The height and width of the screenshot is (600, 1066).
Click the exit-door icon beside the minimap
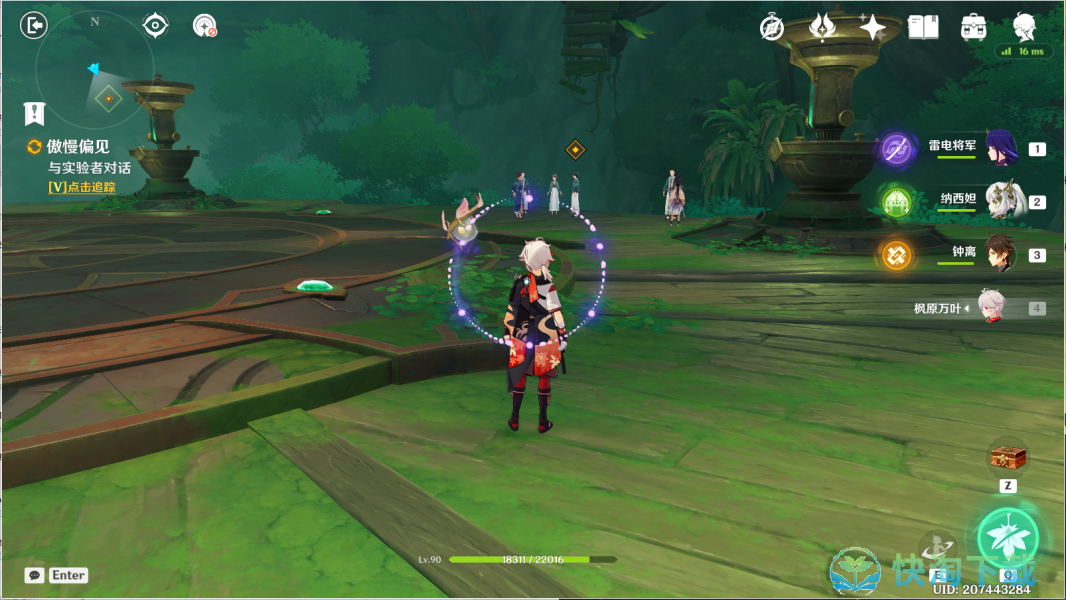[34, 25]
